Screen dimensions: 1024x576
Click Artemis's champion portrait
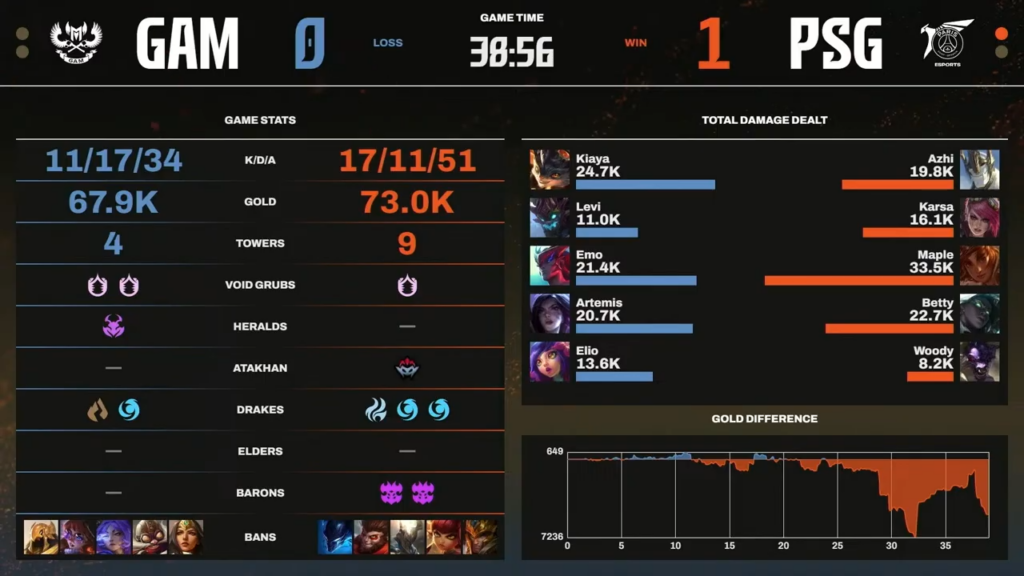[549, 313]
